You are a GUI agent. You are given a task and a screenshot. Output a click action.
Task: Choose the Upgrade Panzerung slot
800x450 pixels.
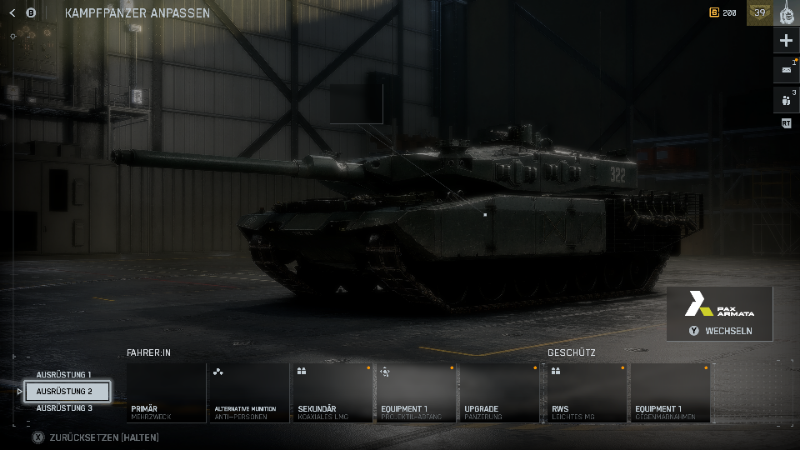[x=498, y=392]
